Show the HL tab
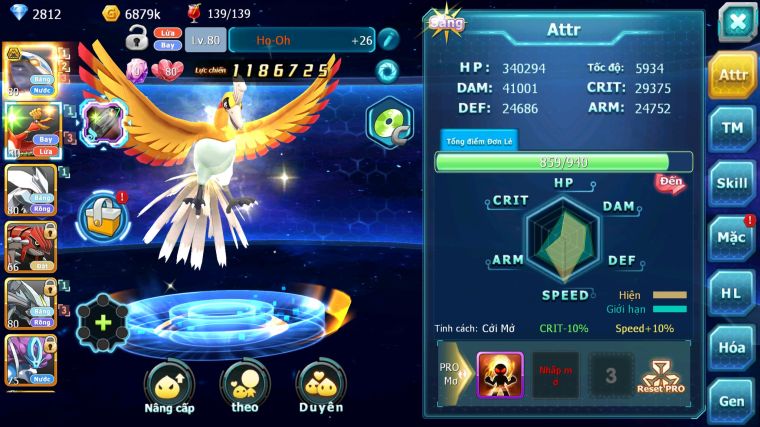Screen dimensions: 760x427 coord(732,293)
